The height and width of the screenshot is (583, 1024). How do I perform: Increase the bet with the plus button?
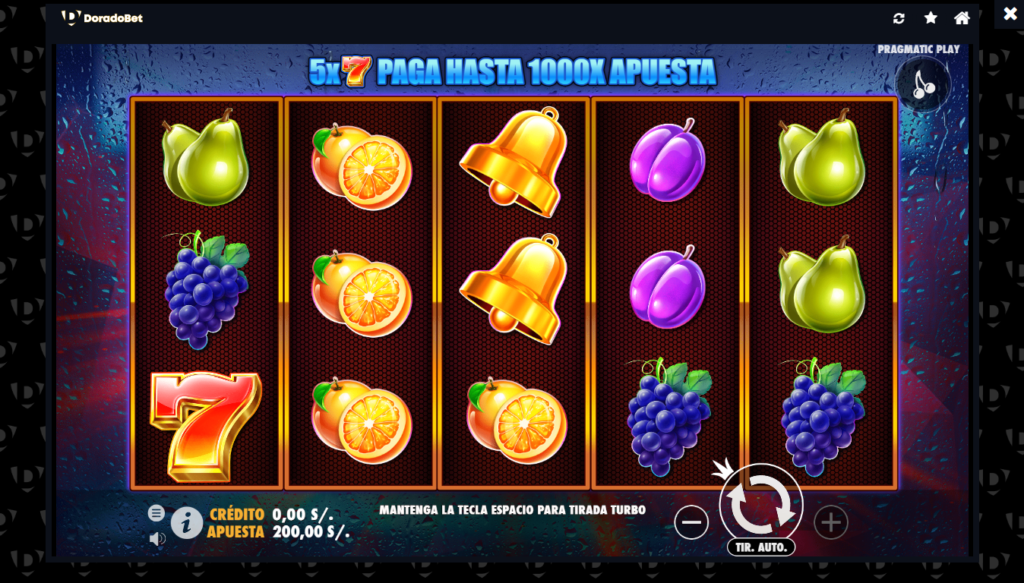831,521
